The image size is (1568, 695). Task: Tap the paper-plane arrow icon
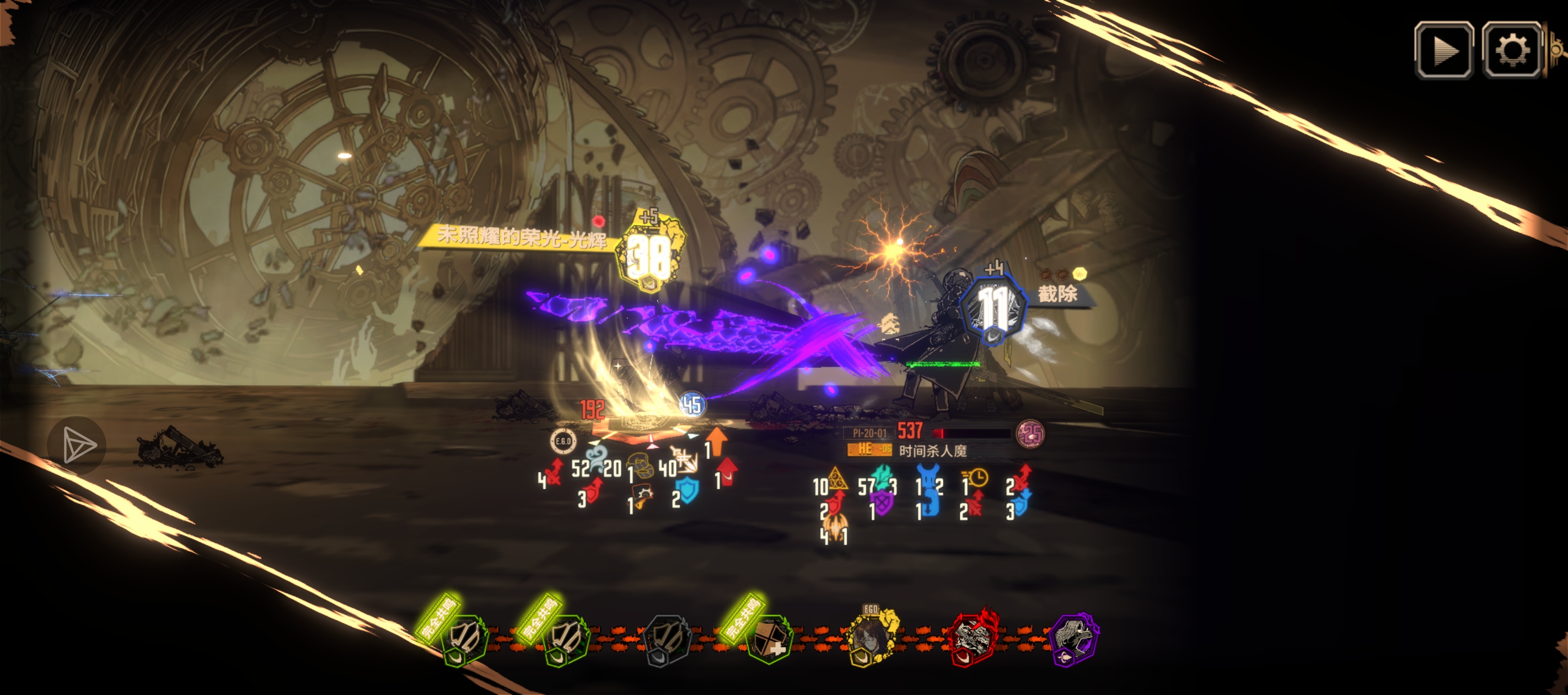coord(77,445)
